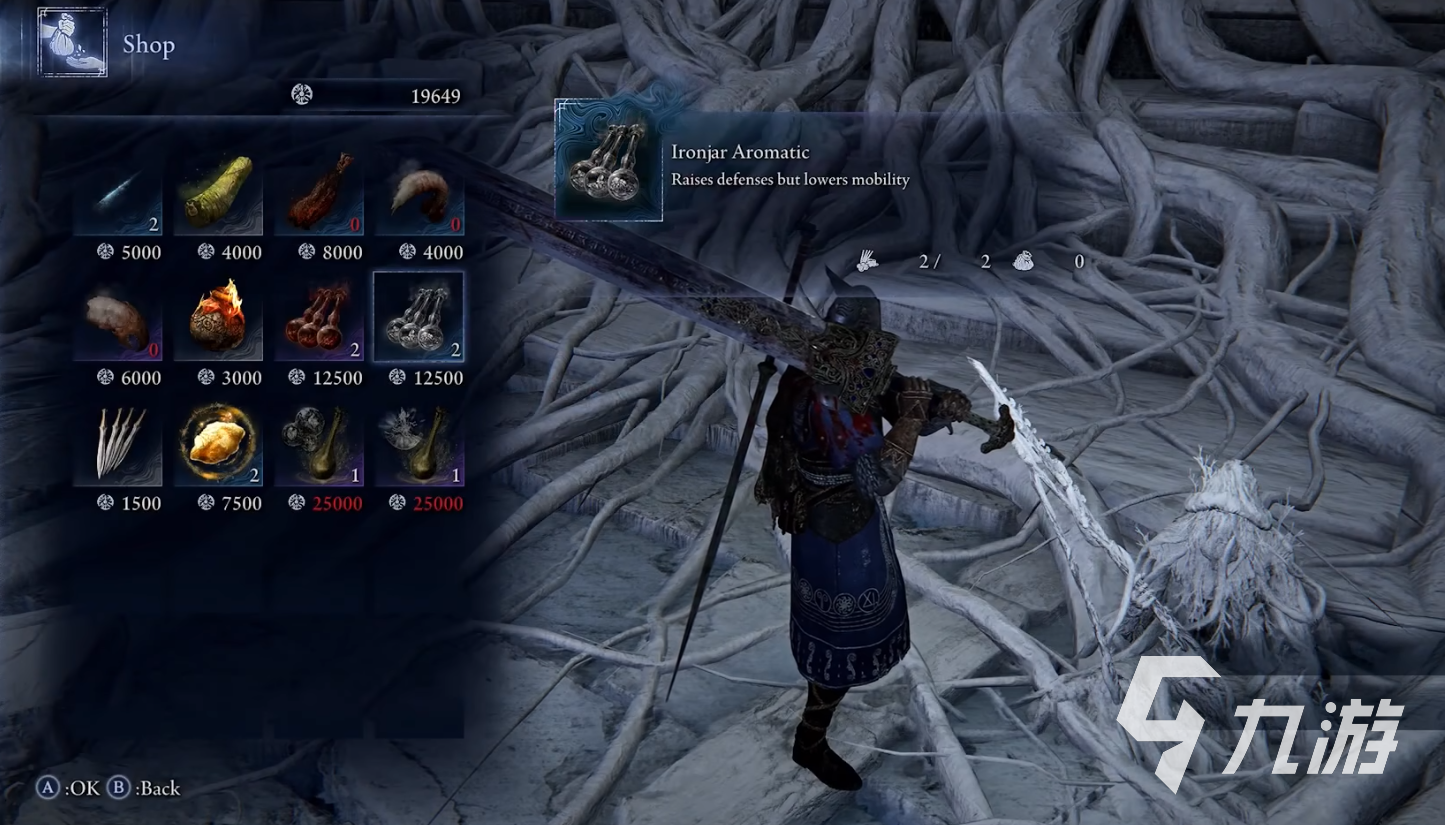
Task: Select the glowing golden chunk item
Action: pyautogui.click(x=218, y=443)
